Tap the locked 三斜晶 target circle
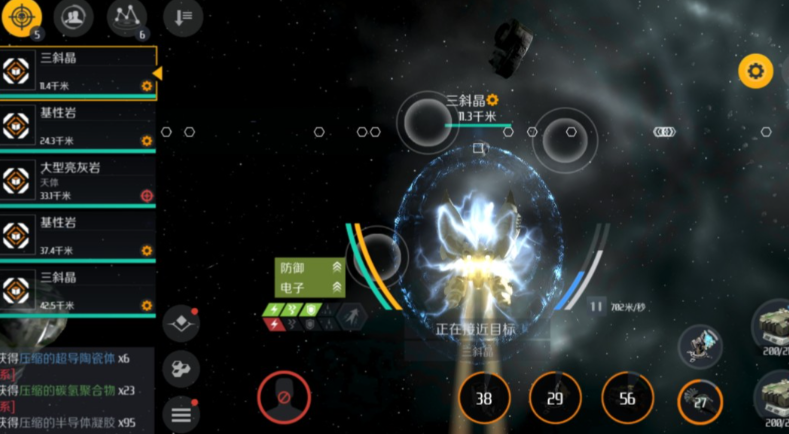Viewport: 789px width, 434px height. pyautogui.click(x=428, y=124)
